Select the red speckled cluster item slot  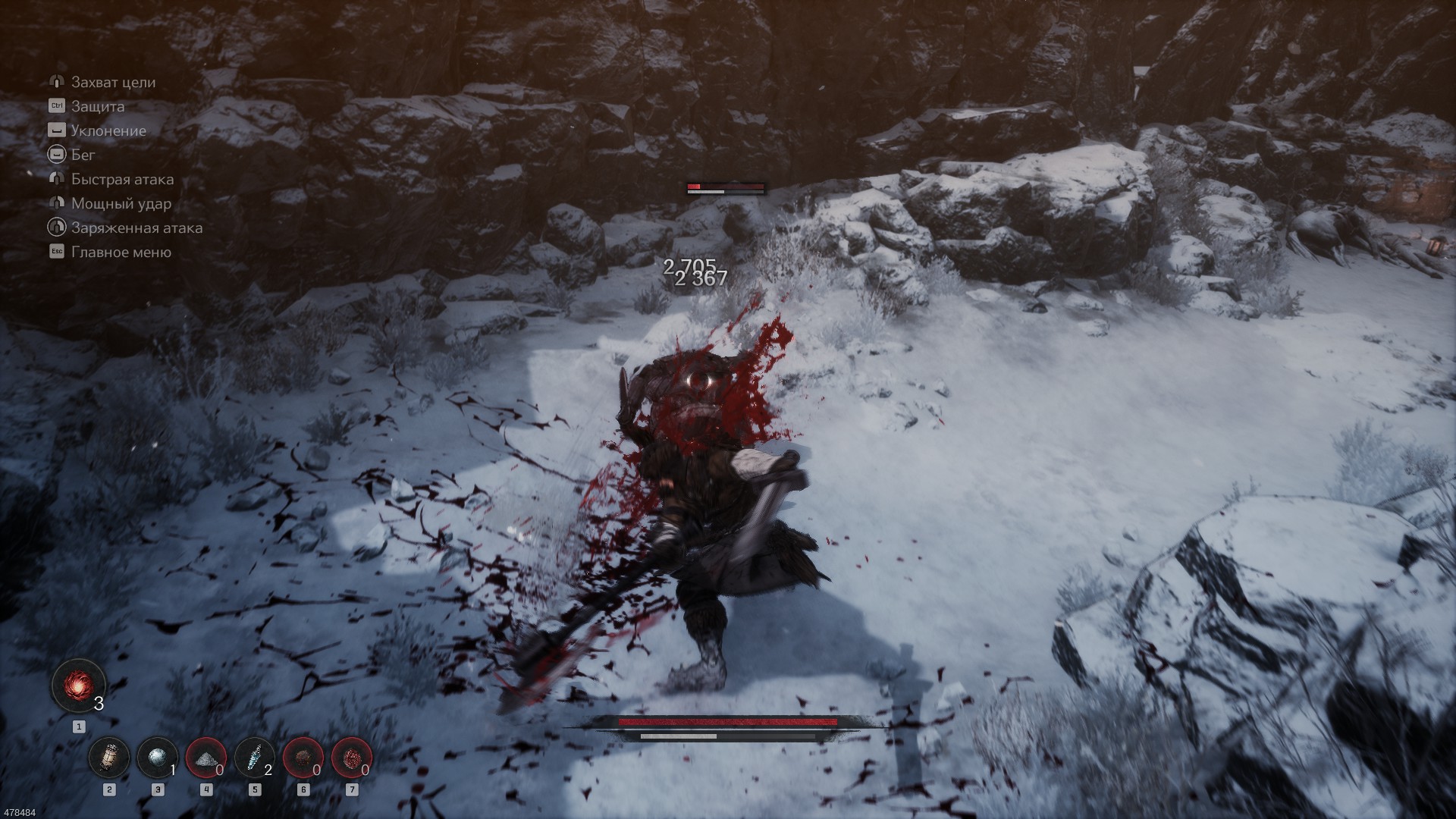coord(351,758)
